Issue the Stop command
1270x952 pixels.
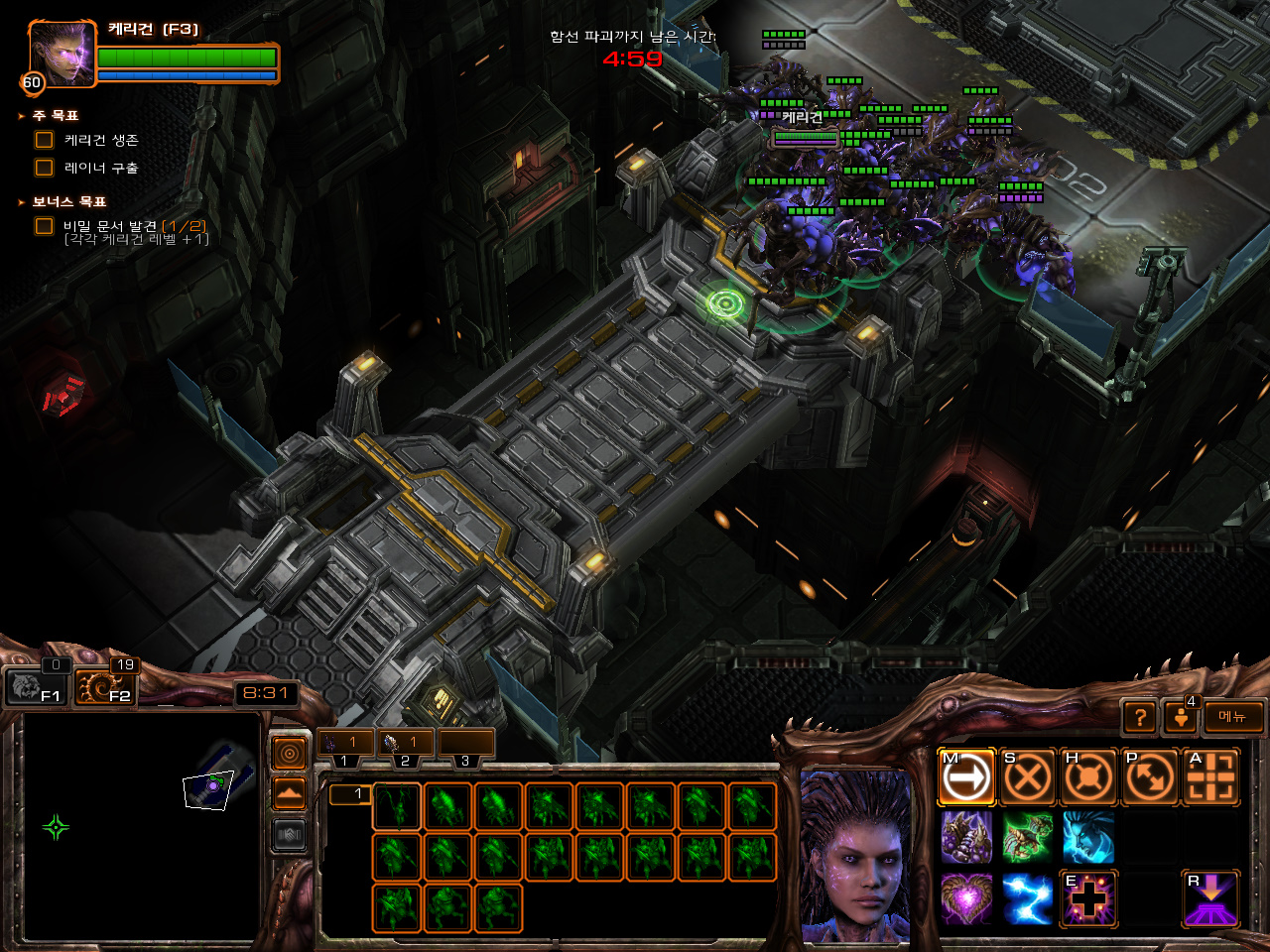[1027, 777]
